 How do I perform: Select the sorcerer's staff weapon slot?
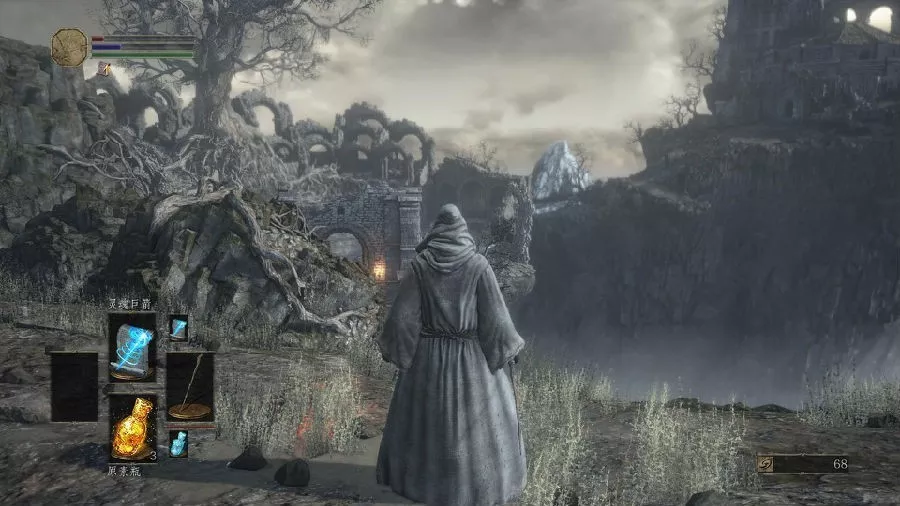pos(189,386)
